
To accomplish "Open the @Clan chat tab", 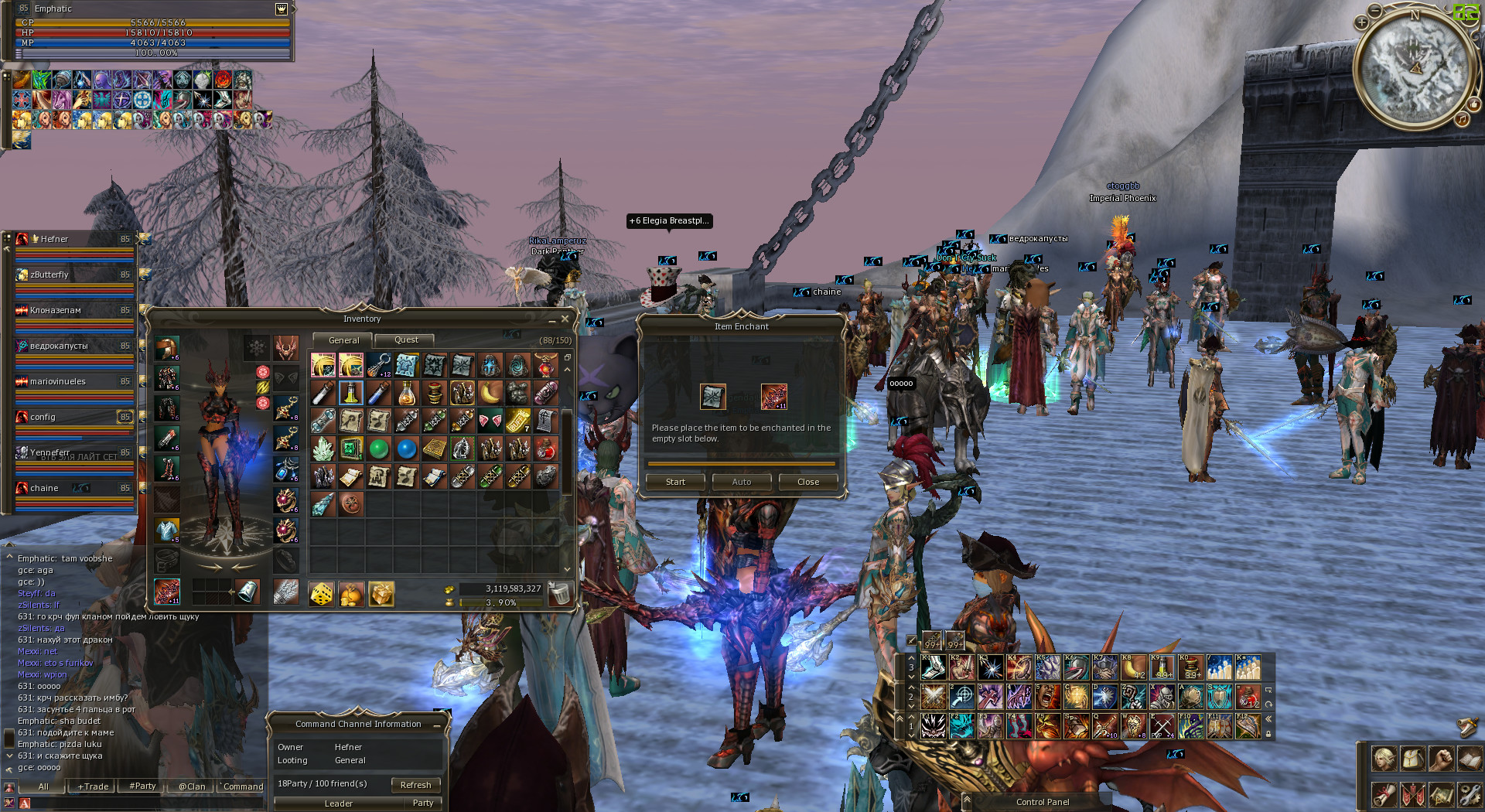I will 192,786.
